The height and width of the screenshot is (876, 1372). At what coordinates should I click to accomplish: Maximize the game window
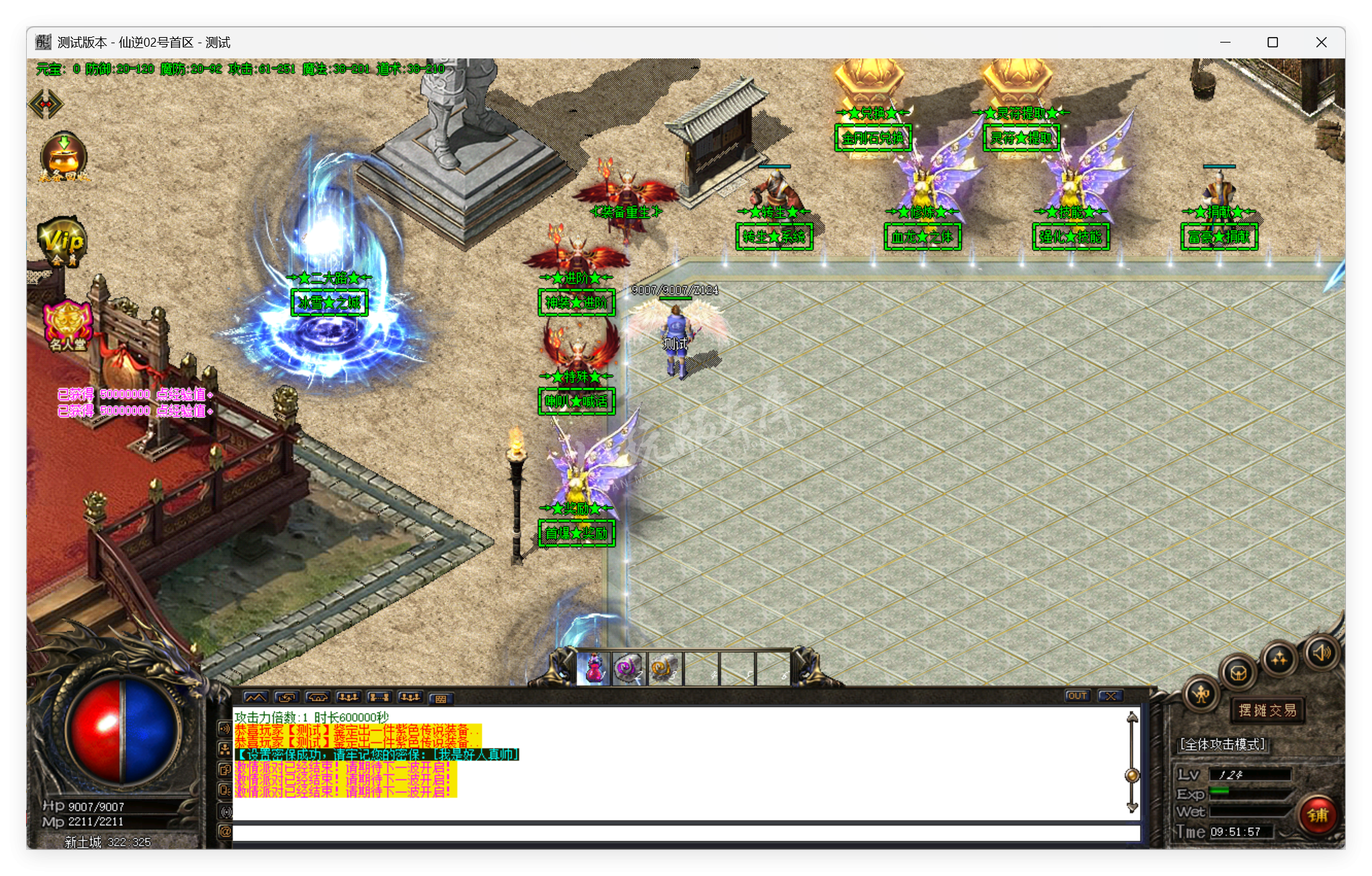point(1272,43)
